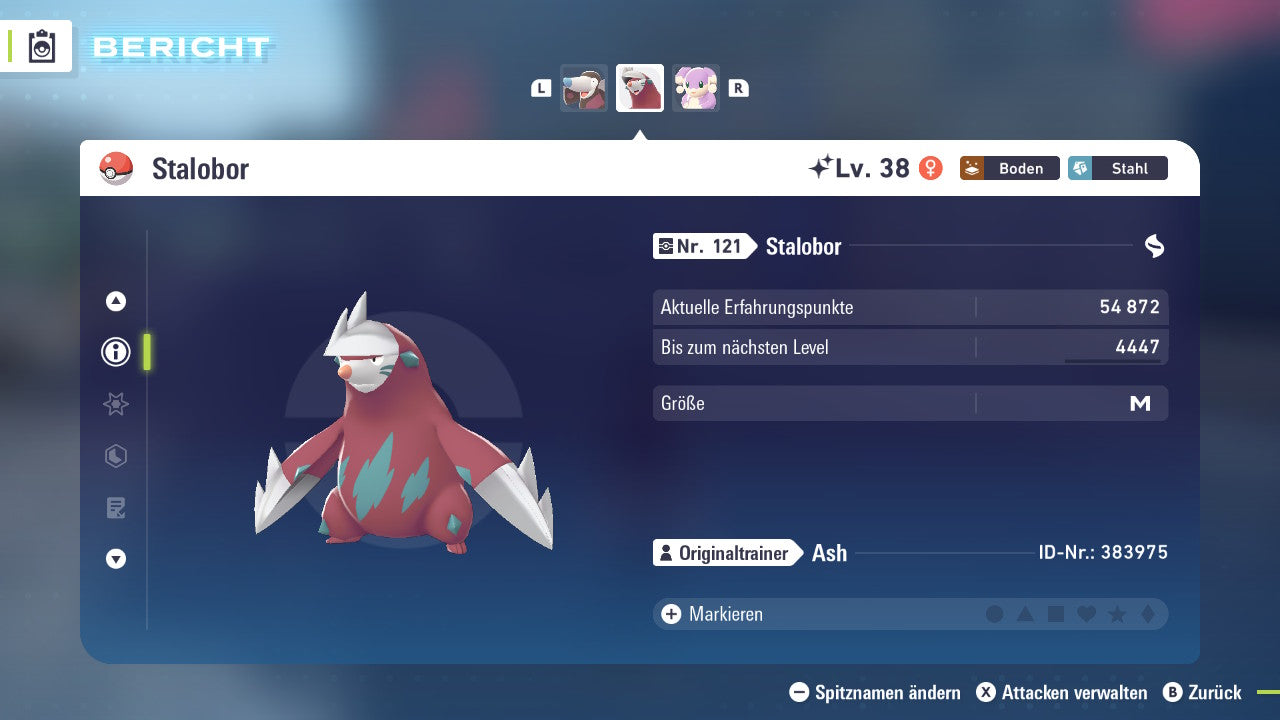Select the pink Pokémon party thumbnail
Image resolution: width=1280 pixels, height=720 pixels.
coord(695,87)
